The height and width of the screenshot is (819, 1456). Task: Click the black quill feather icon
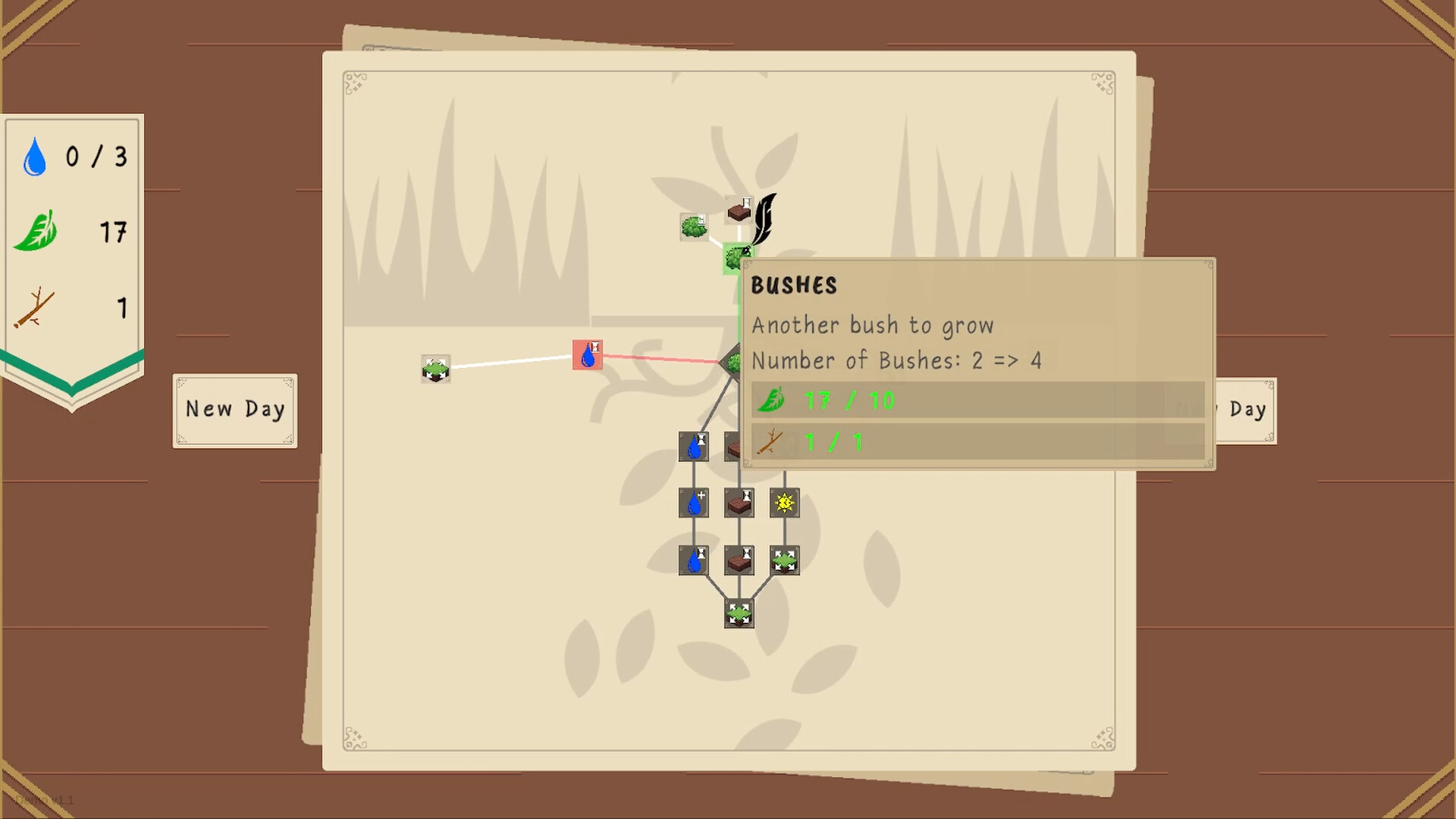[766, 220]
